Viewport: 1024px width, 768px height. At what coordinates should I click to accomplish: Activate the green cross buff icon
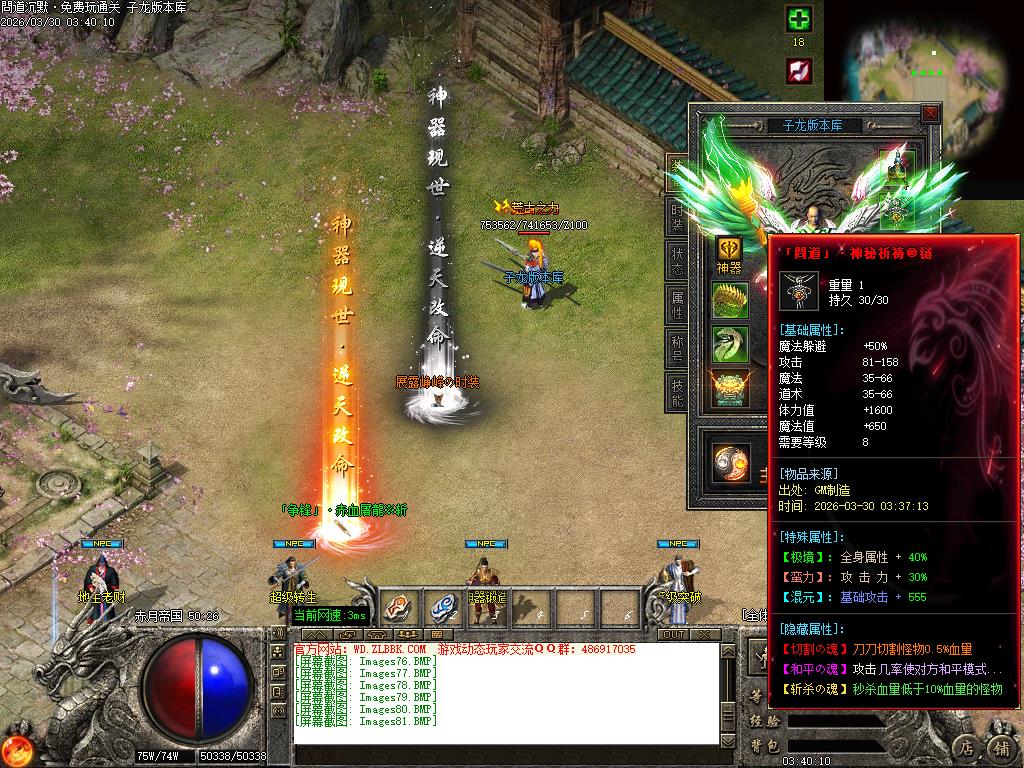coord(798,19)
